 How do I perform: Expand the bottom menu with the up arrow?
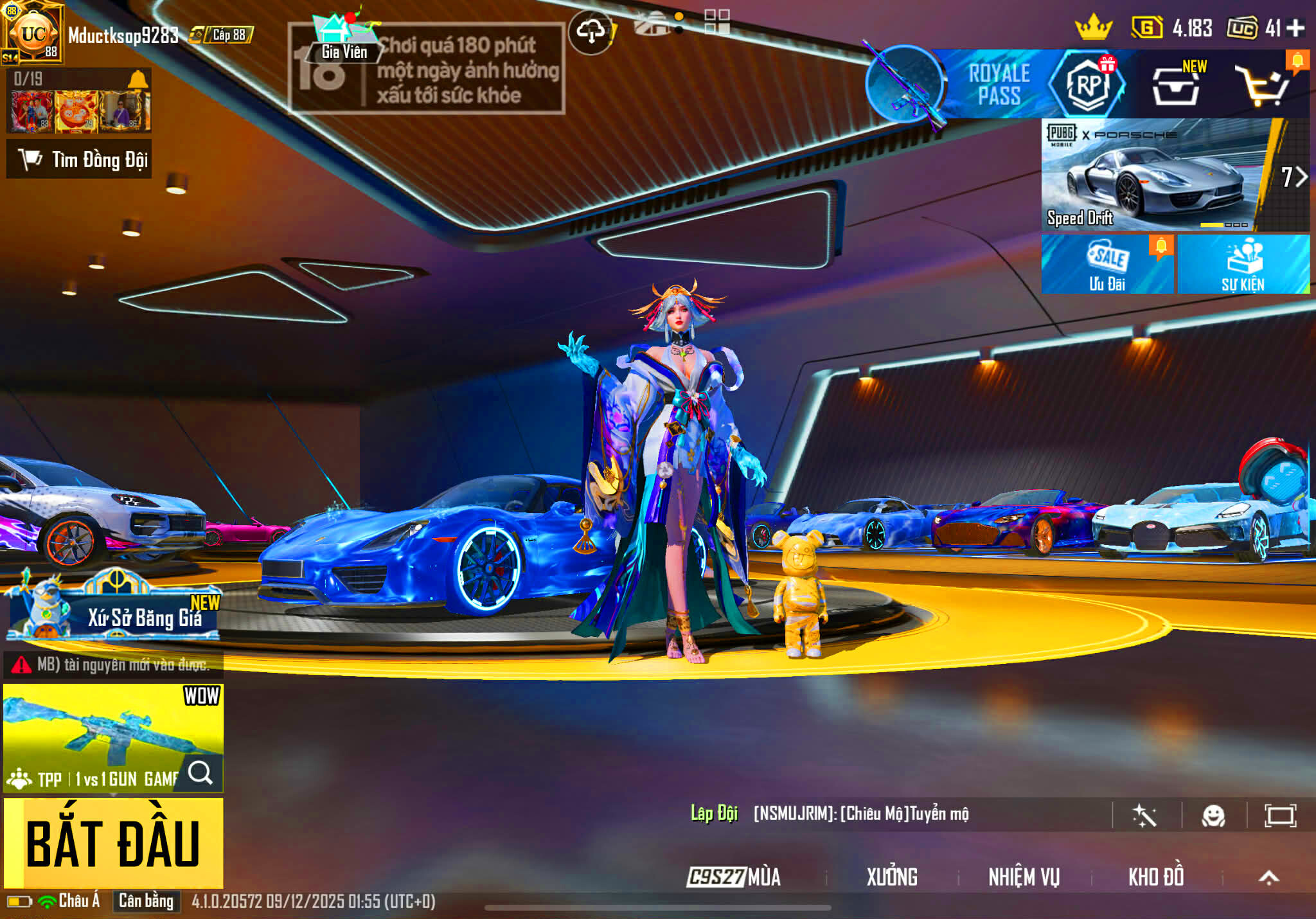tap(1268, 877)
